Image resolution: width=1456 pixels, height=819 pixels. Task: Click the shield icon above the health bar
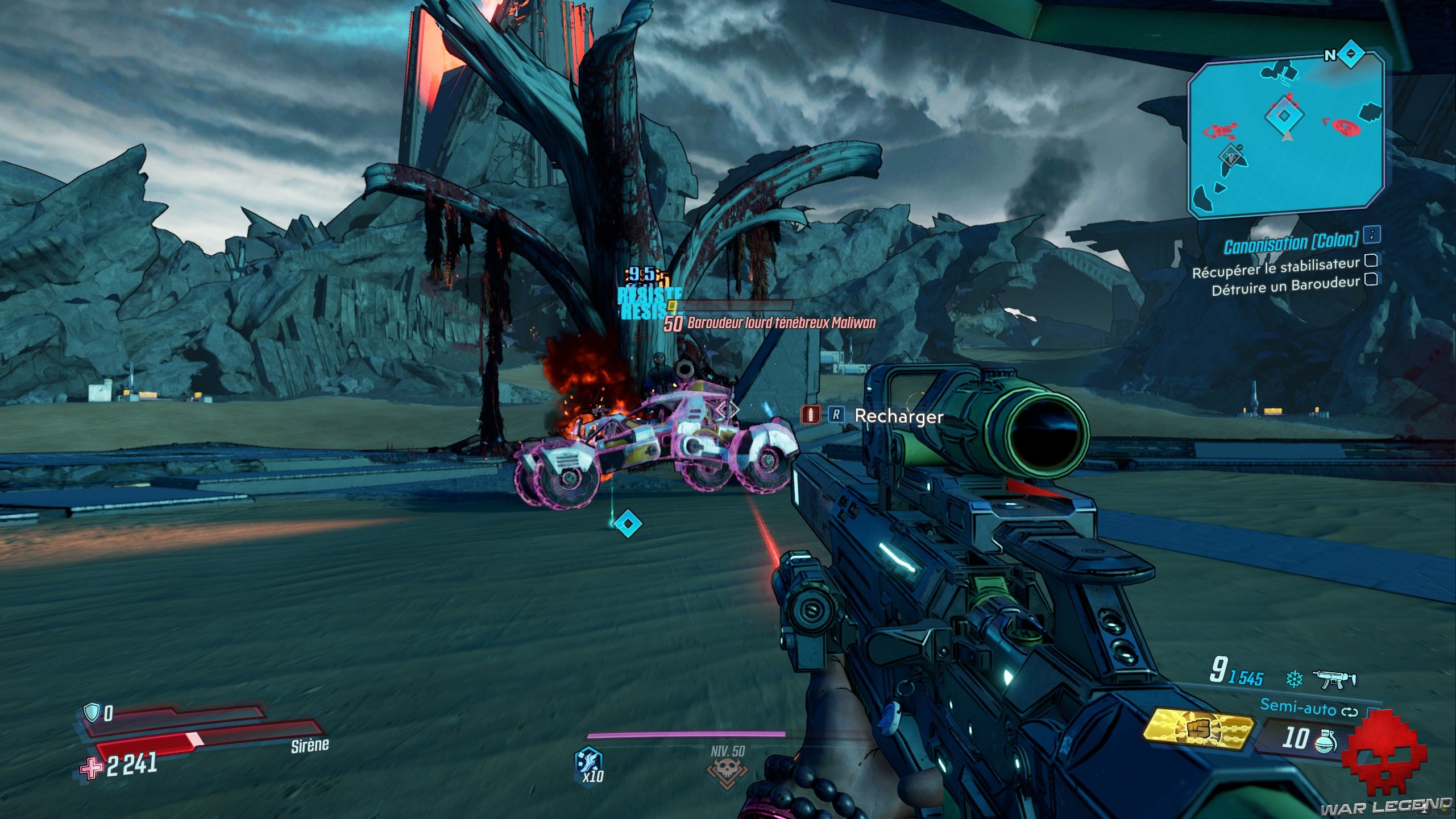click(92, 712)
